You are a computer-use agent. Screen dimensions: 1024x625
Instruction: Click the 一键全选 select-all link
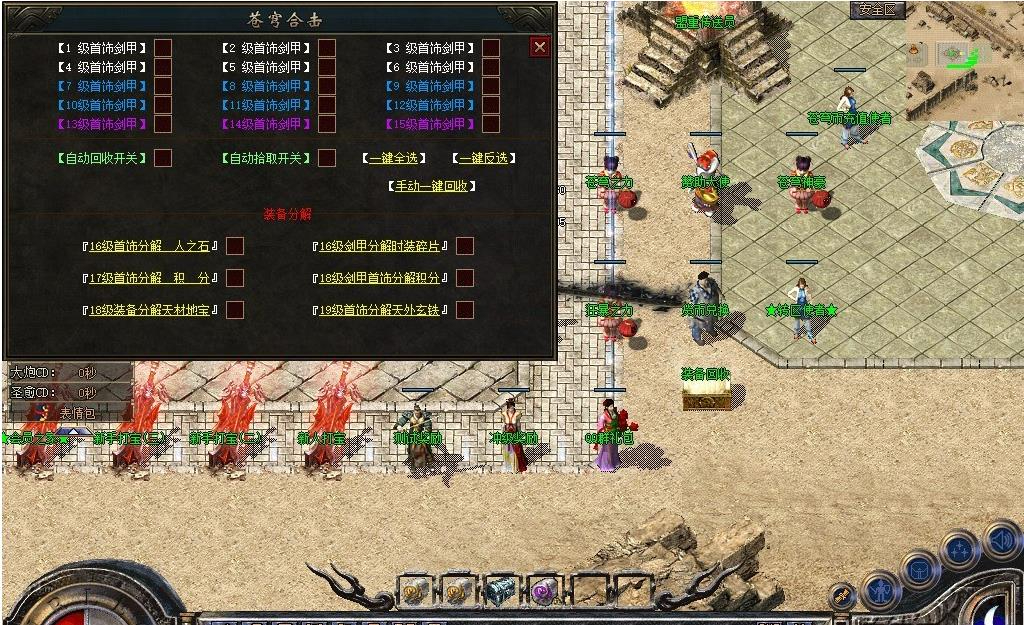pos(394,158)
